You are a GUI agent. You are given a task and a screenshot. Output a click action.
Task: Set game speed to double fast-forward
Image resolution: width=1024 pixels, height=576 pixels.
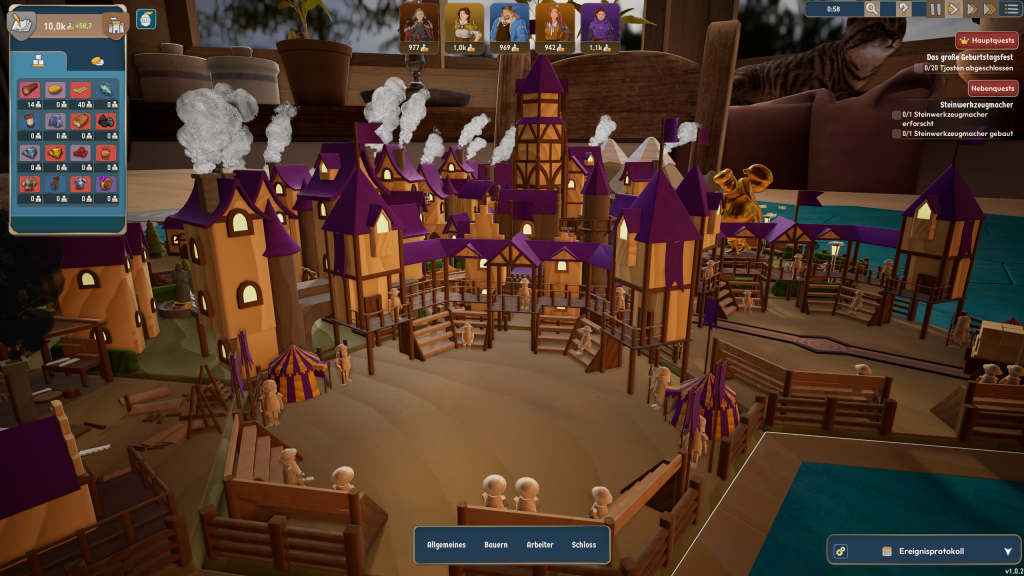coord(972,9)
